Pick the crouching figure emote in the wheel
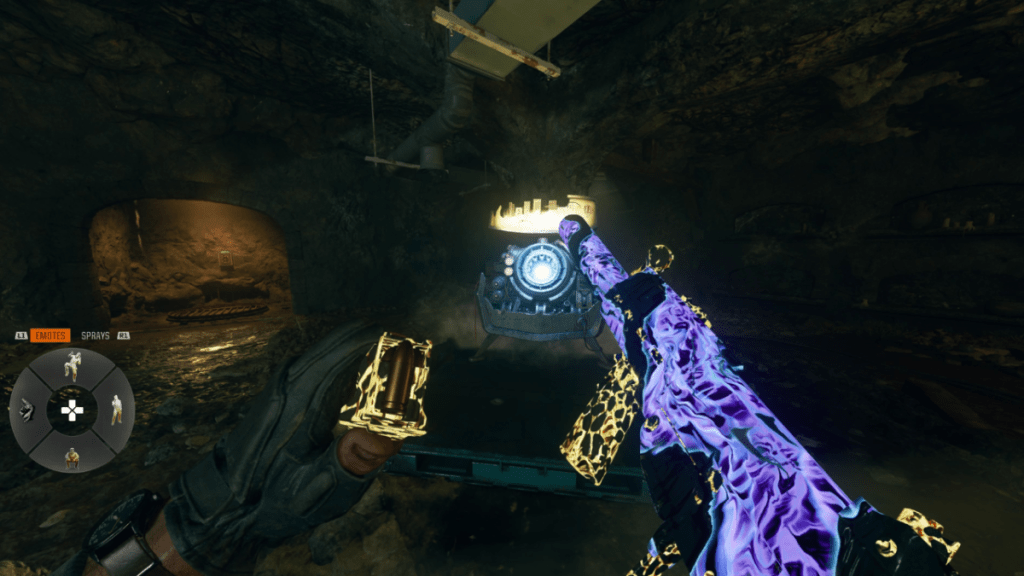This screenshot has height=576, width=1024. pos(72,456)
